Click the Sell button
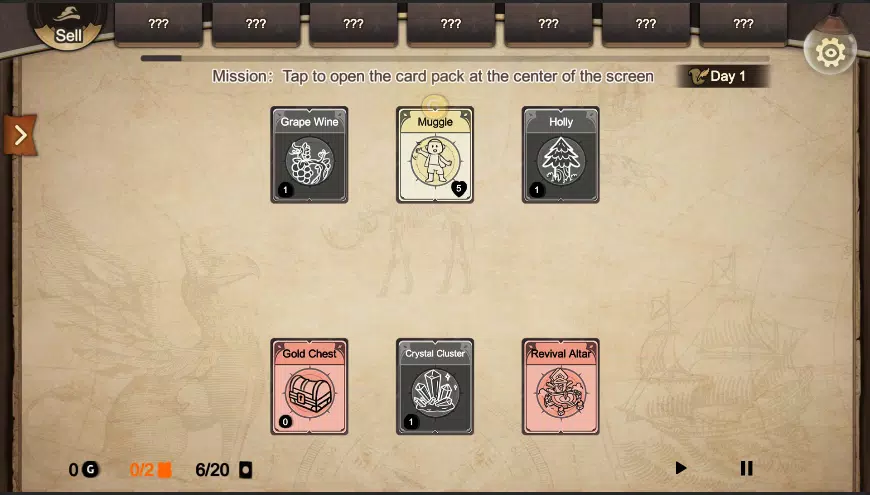 [67, 23]
